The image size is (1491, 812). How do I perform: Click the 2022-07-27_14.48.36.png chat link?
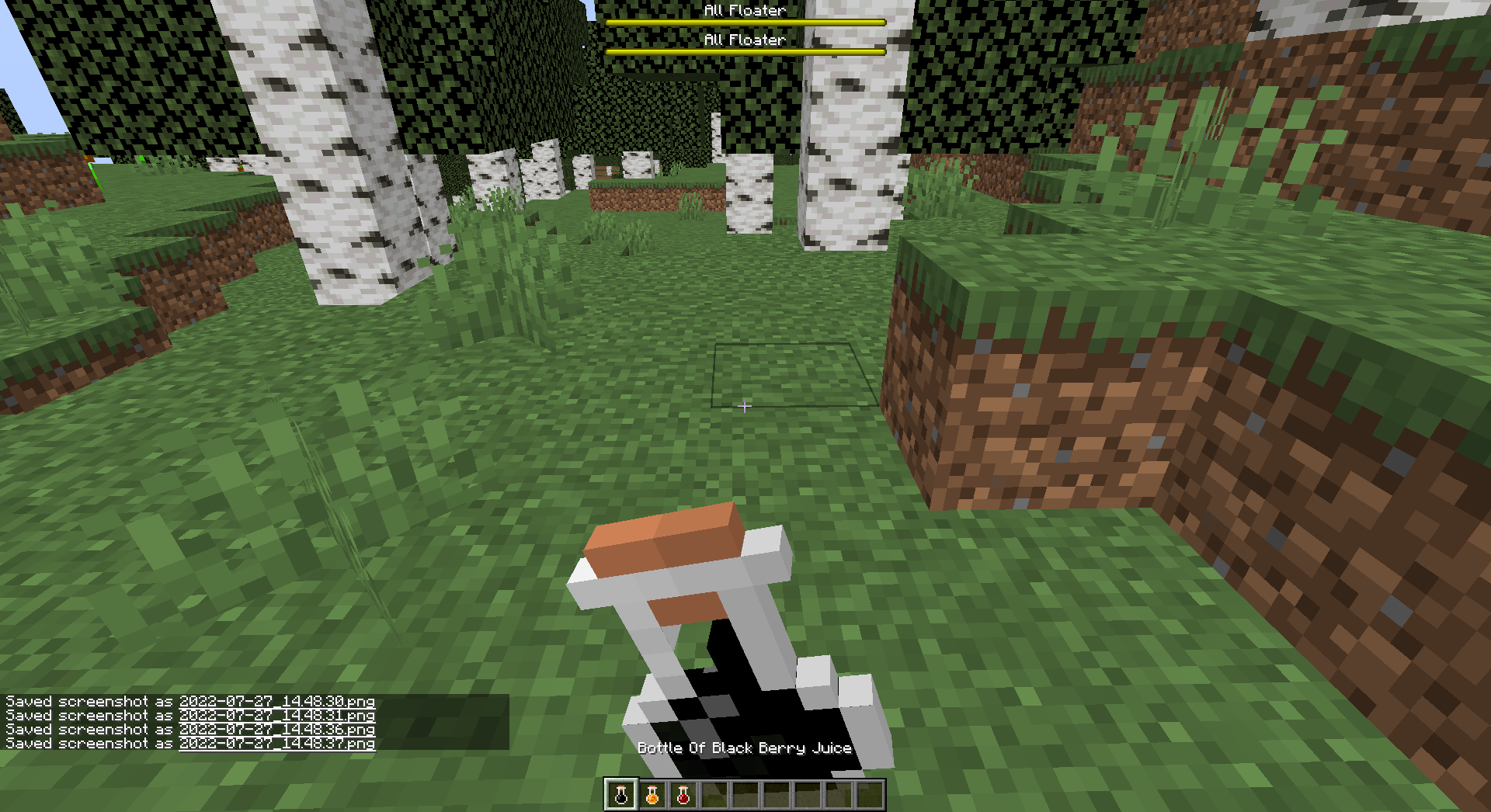pos(276,728)
